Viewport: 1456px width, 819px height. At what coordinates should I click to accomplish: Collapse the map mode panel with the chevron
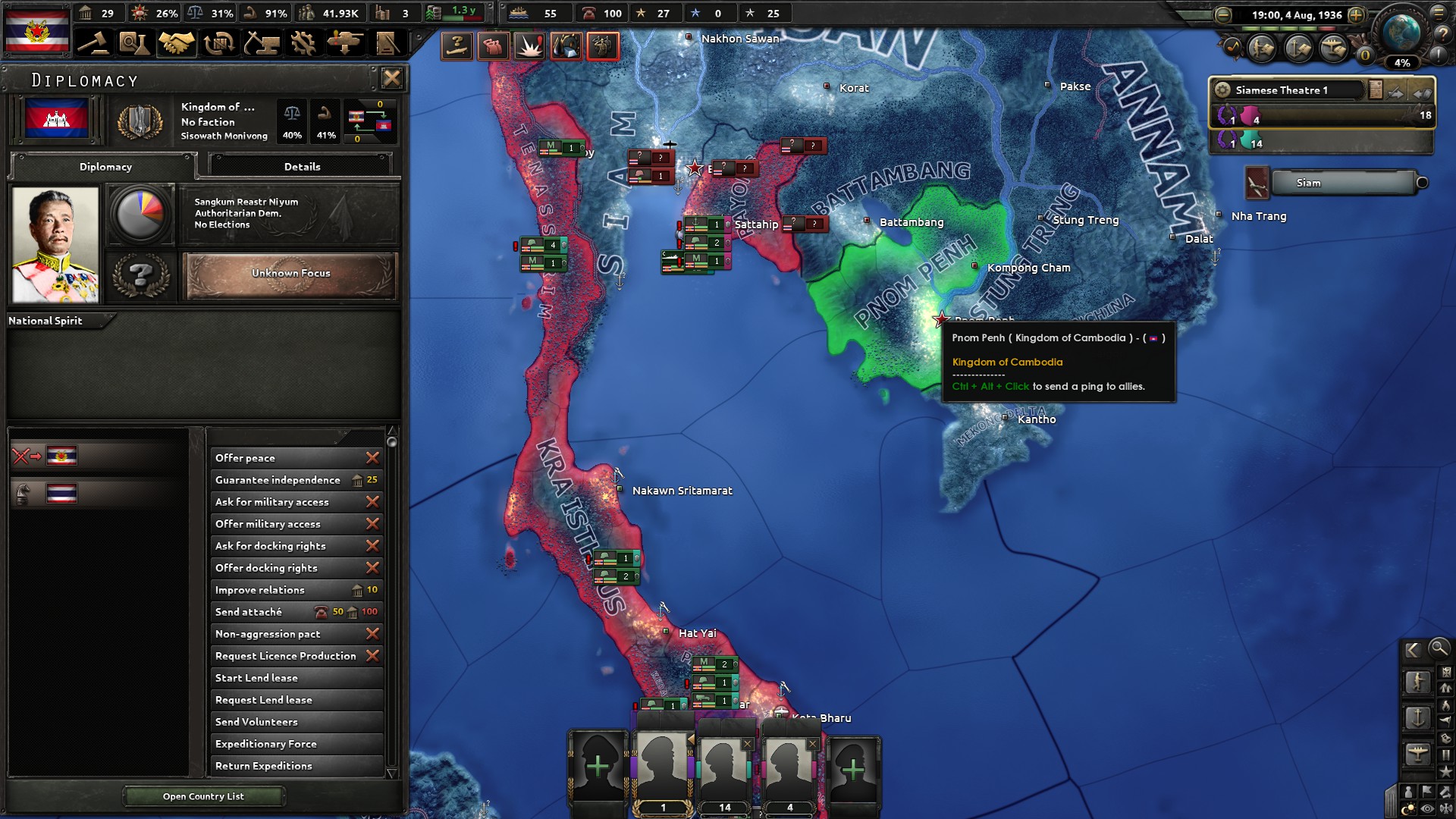[1411, 650]
